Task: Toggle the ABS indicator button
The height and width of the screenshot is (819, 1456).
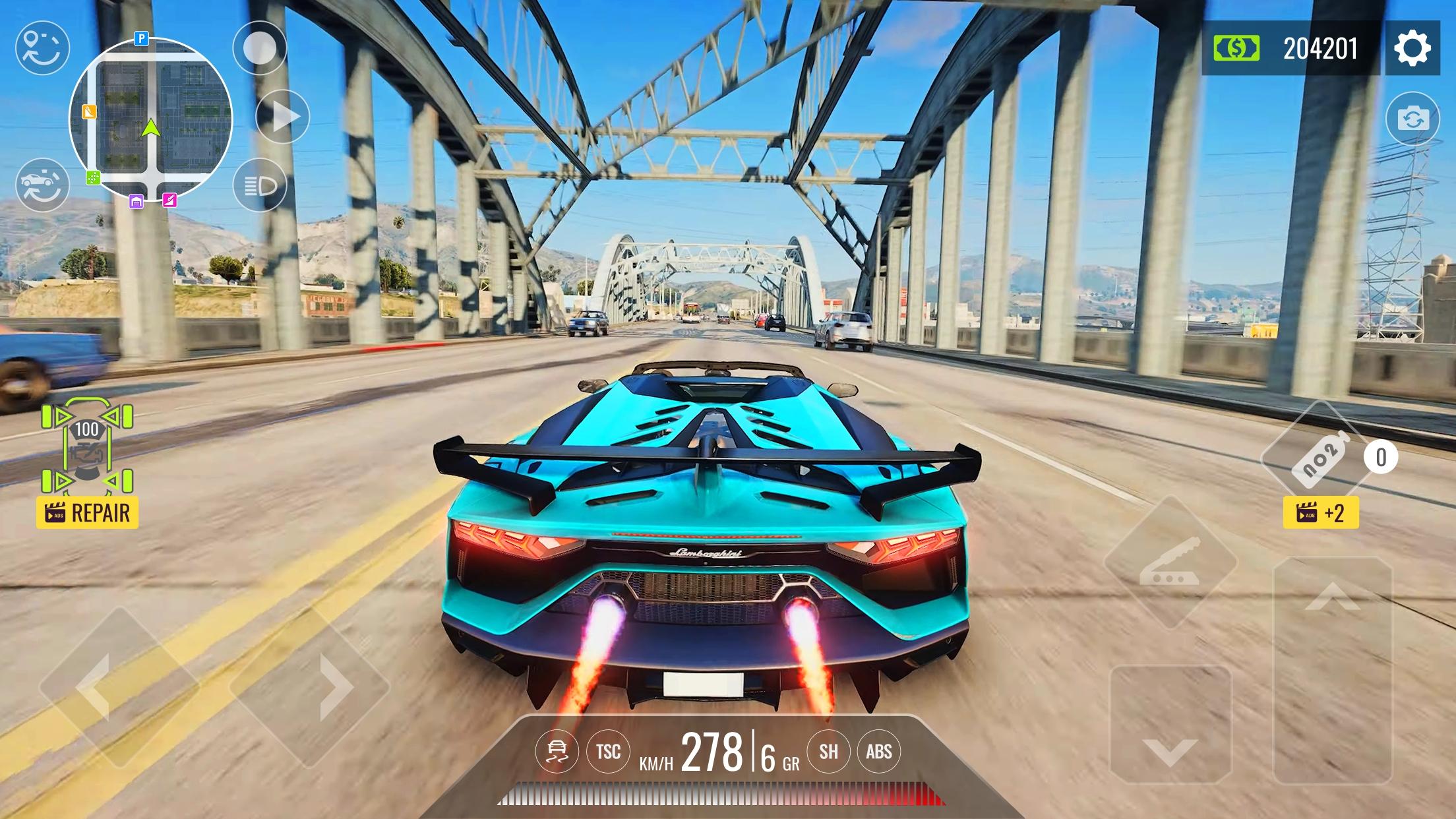Action: click(879, 752)
